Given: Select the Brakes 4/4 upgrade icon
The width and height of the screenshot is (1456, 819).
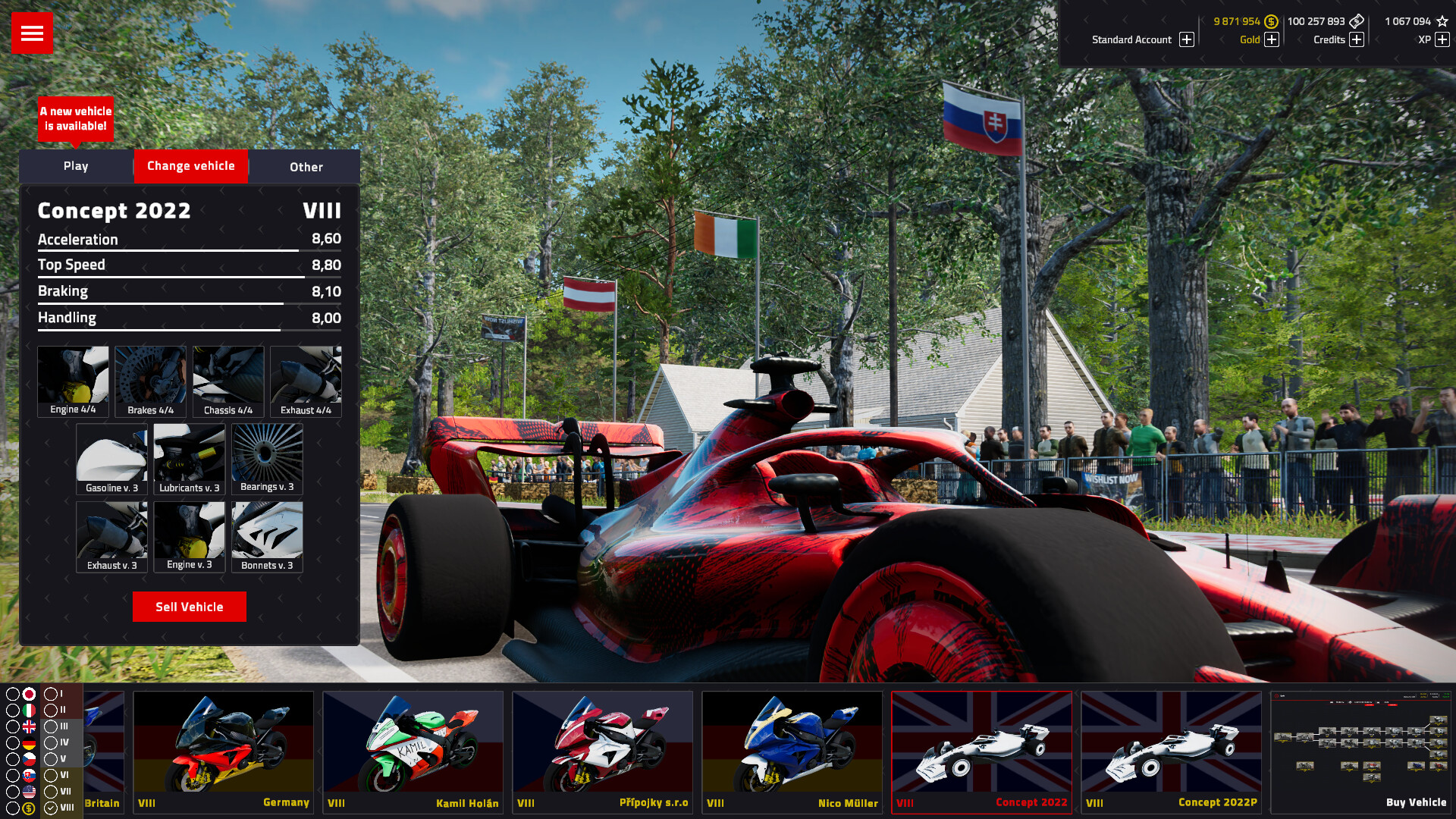Looking at the screenshot, I should pyautogui.click(x=150, y=379).
